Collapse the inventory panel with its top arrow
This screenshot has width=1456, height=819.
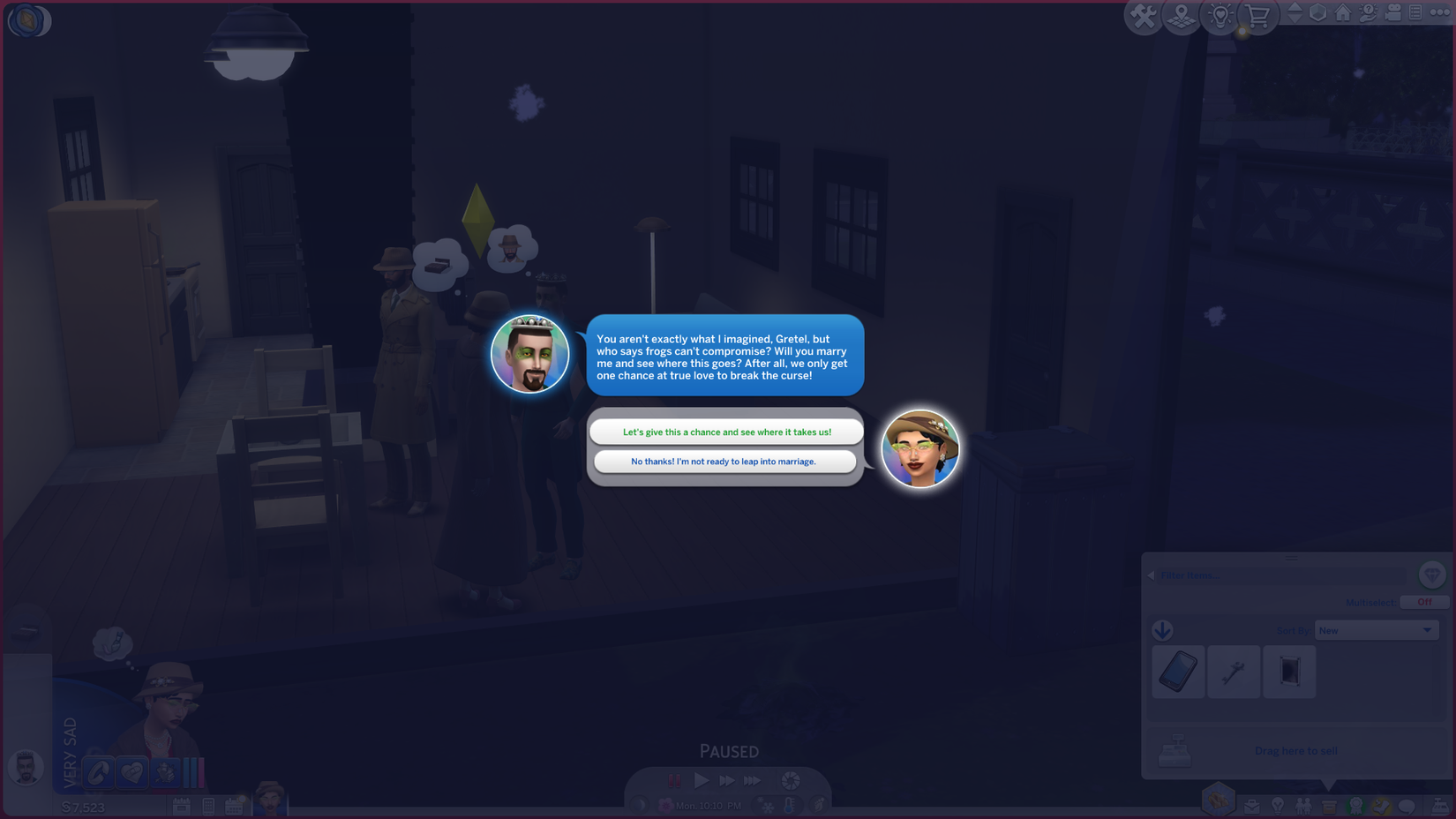(x=1294, y=558)
